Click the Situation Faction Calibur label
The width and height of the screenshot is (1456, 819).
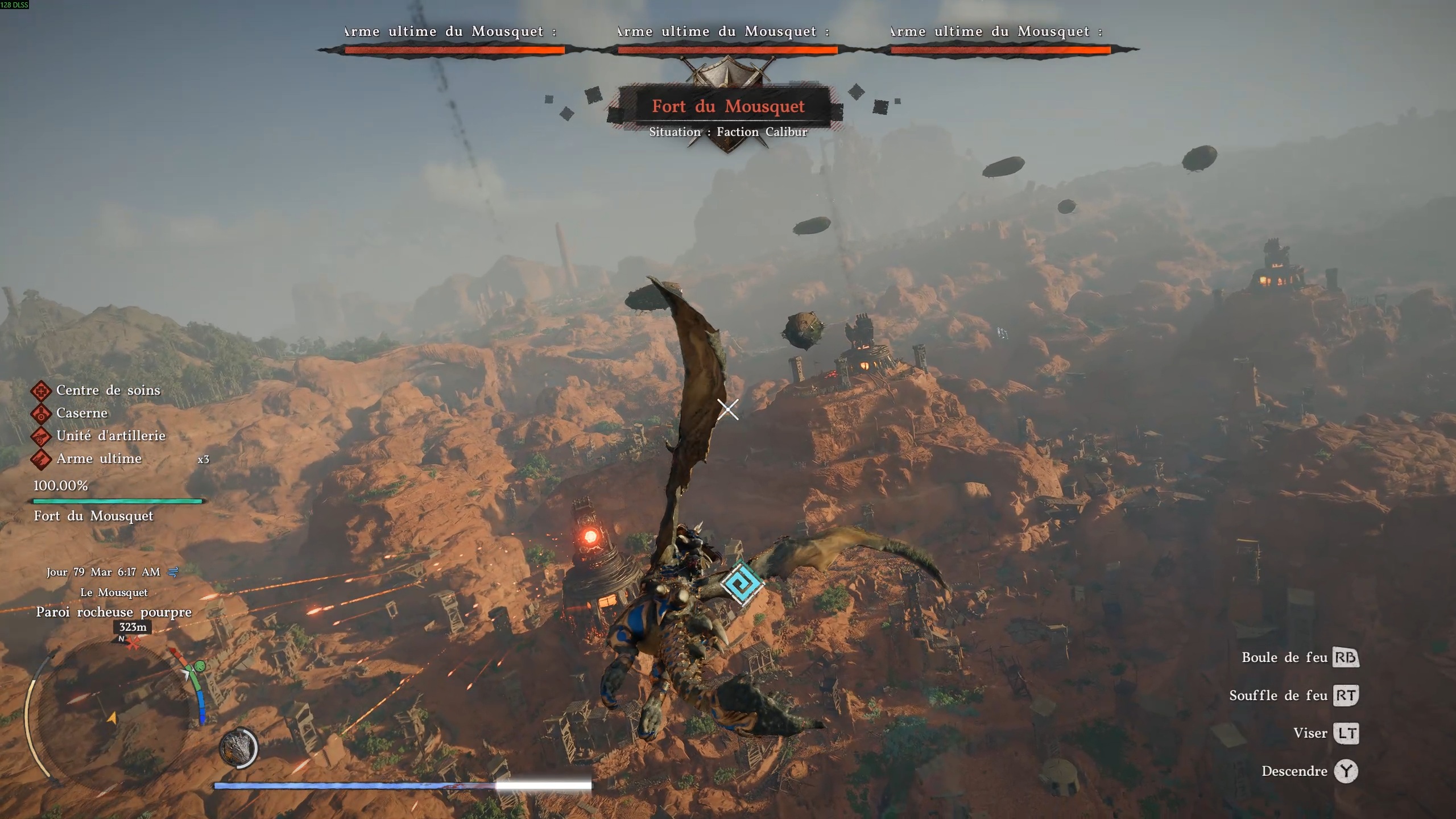pos(728,131)
